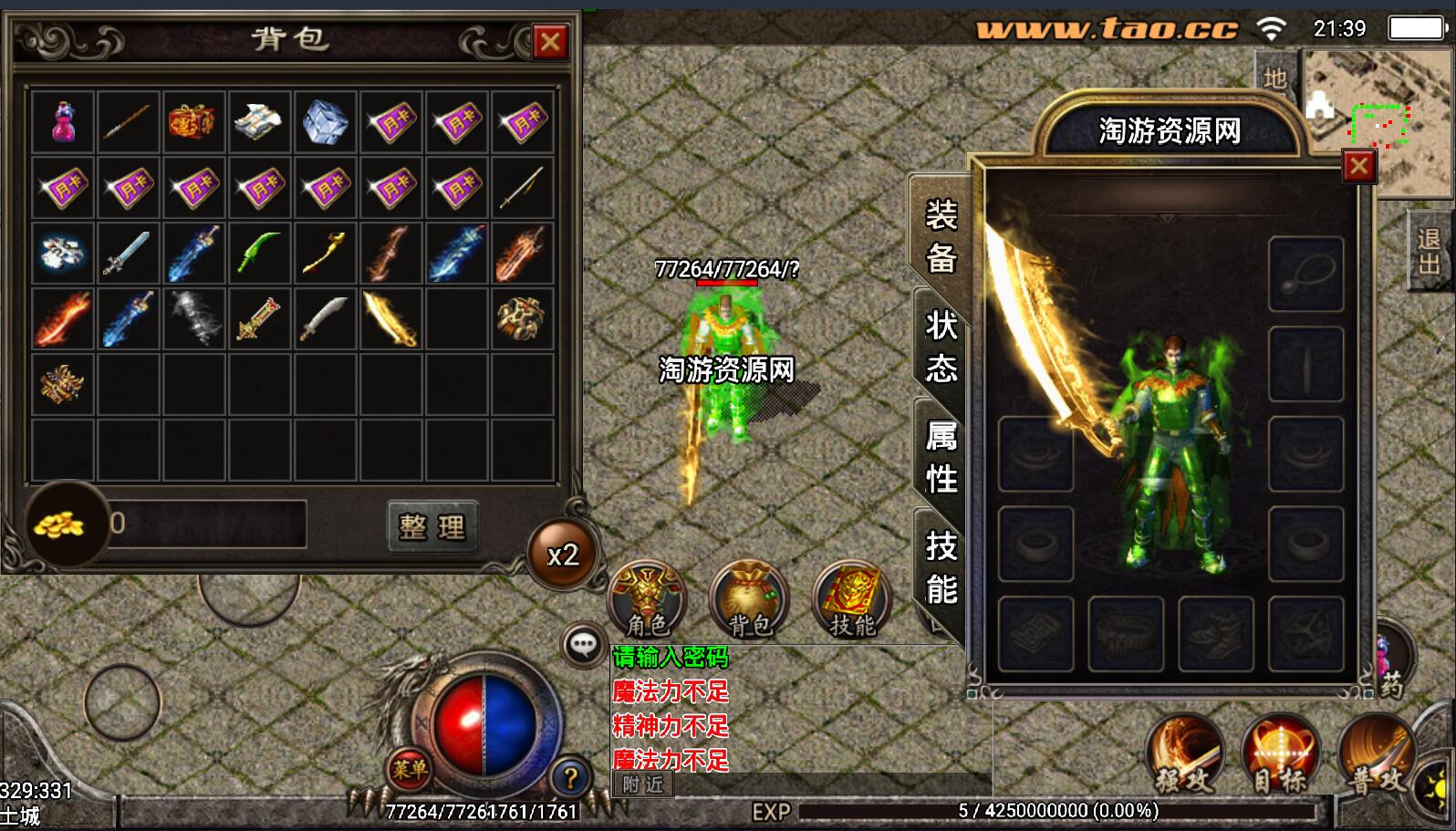Image resolution: width=1456 pixels, height=831 pixels.
Task: Select the pink potion bottle slot
Action: coord(63,122)
